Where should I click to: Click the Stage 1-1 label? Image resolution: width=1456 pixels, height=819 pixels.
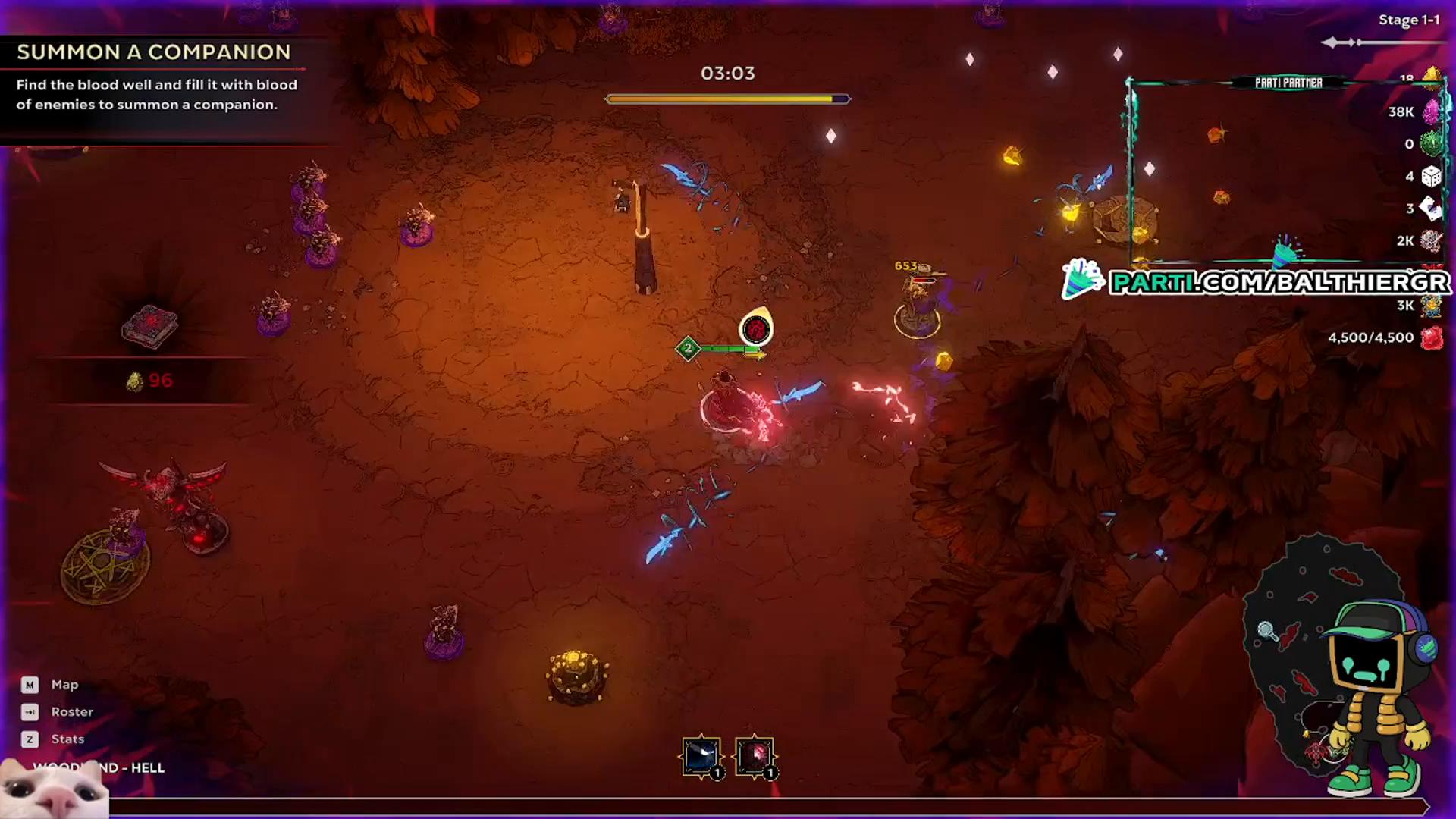click(1408, 20)
